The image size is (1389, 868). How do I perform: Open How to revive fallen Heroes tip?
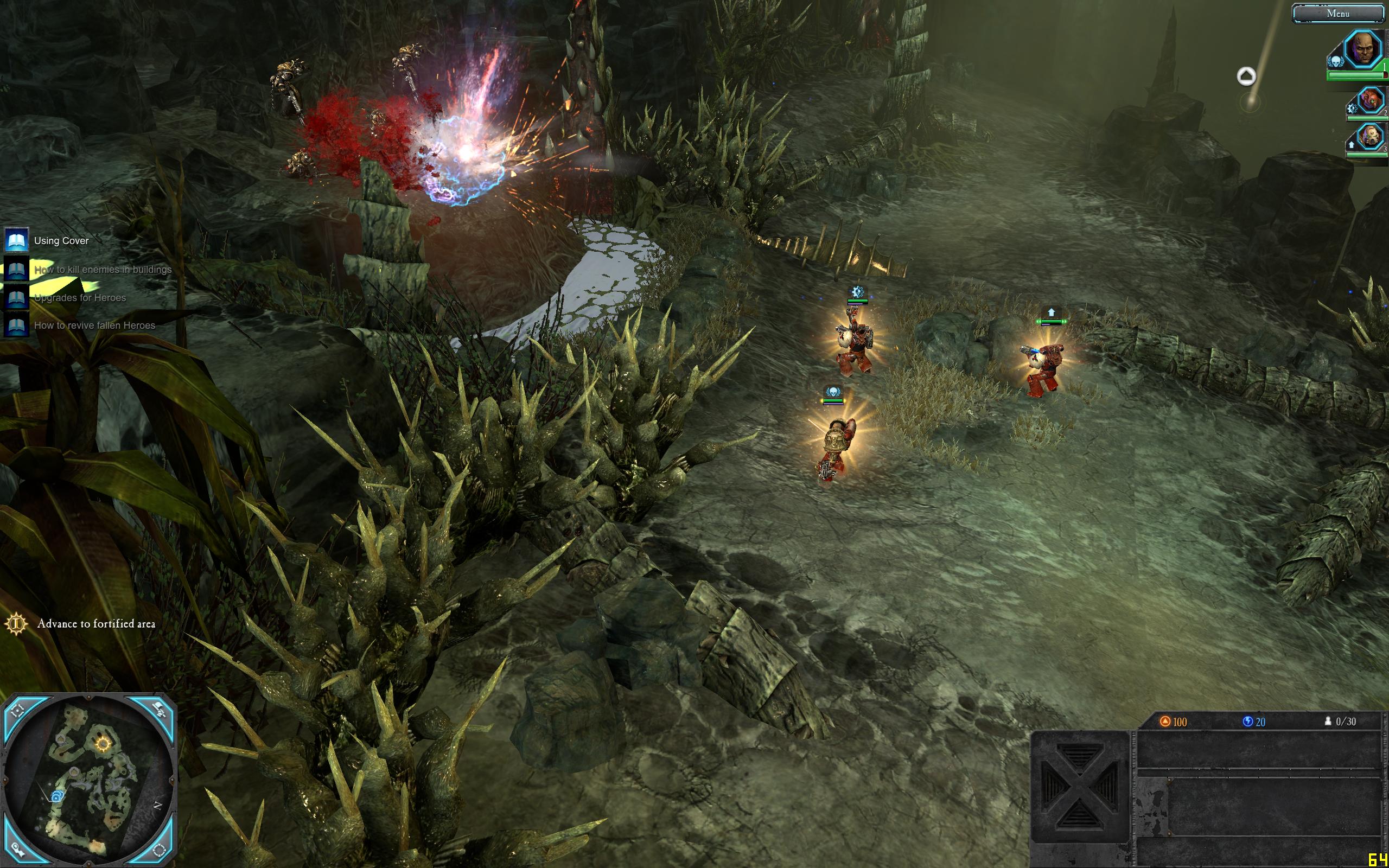pos(94,325)
